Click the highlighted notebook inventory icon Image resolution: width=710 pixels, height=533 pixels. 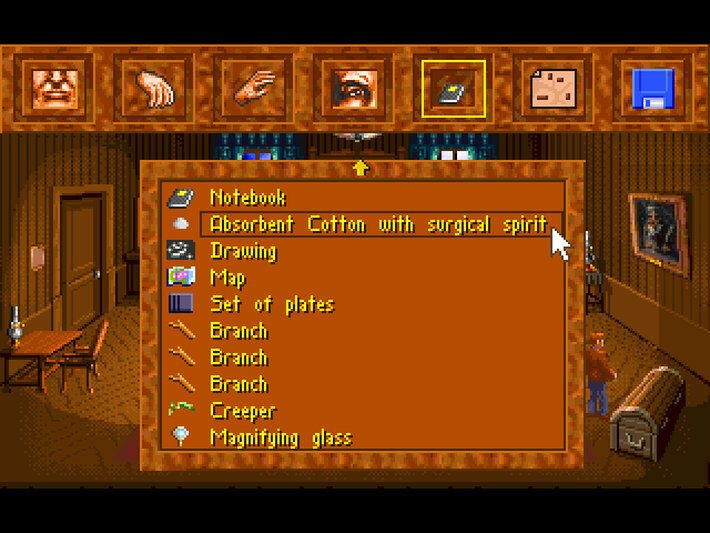453,88
